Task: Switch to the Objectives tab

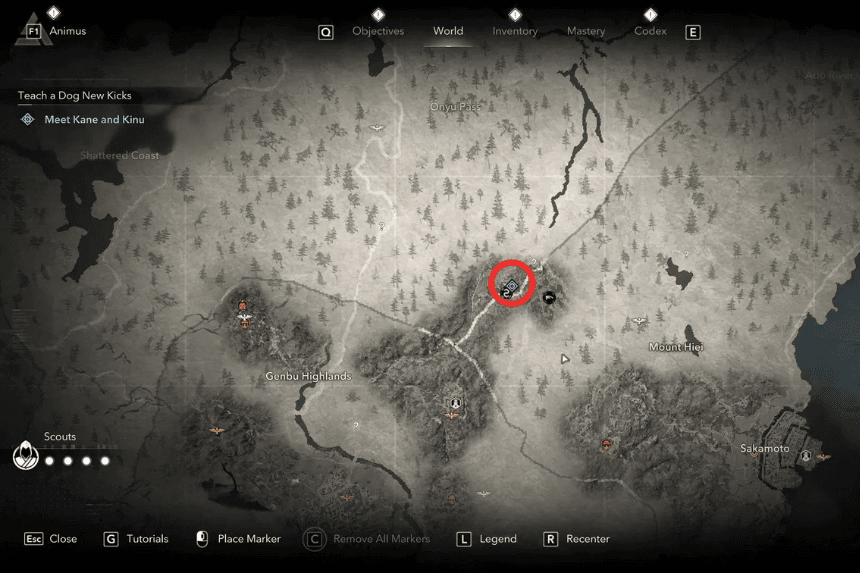Action: (378, 31)
